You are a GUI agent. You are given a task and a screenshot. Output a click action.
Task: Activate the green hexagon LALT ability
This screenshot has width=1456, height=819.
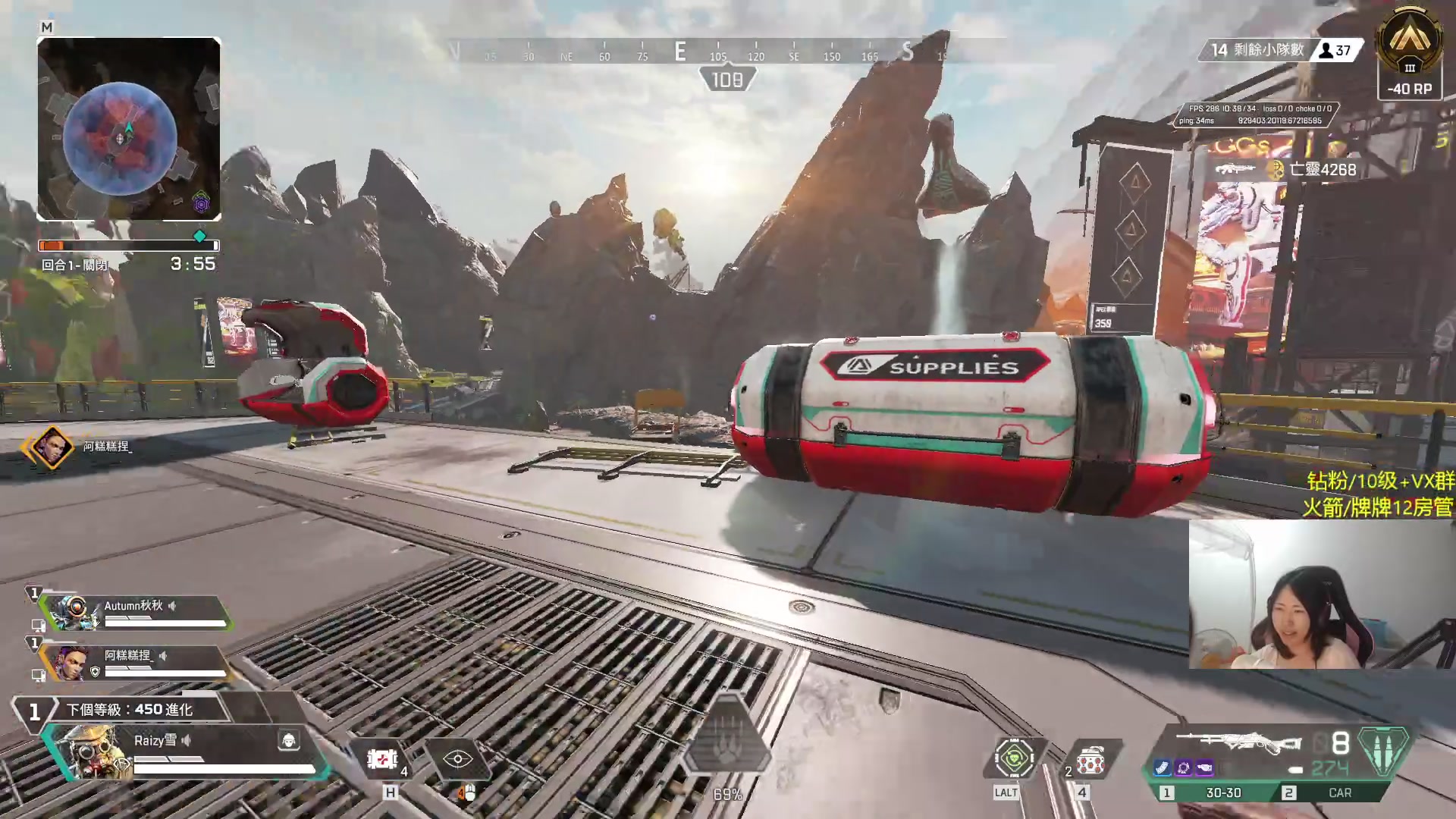click(1014, 758)
